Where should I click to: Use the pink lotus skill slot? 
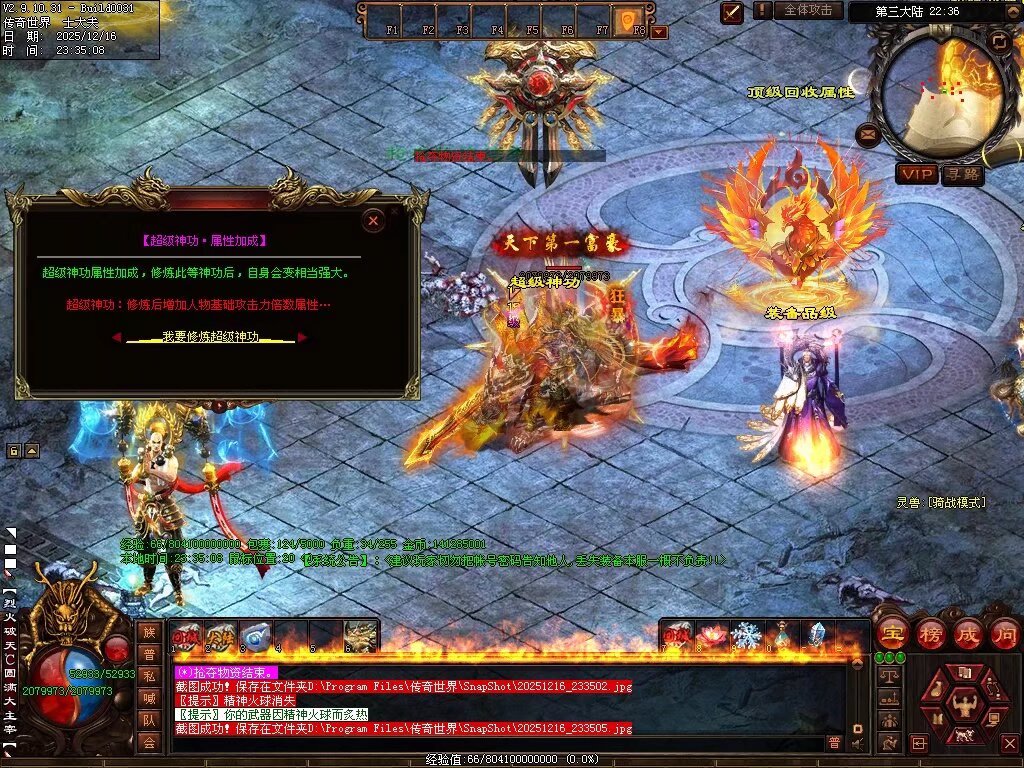click(x=712, y=635)
